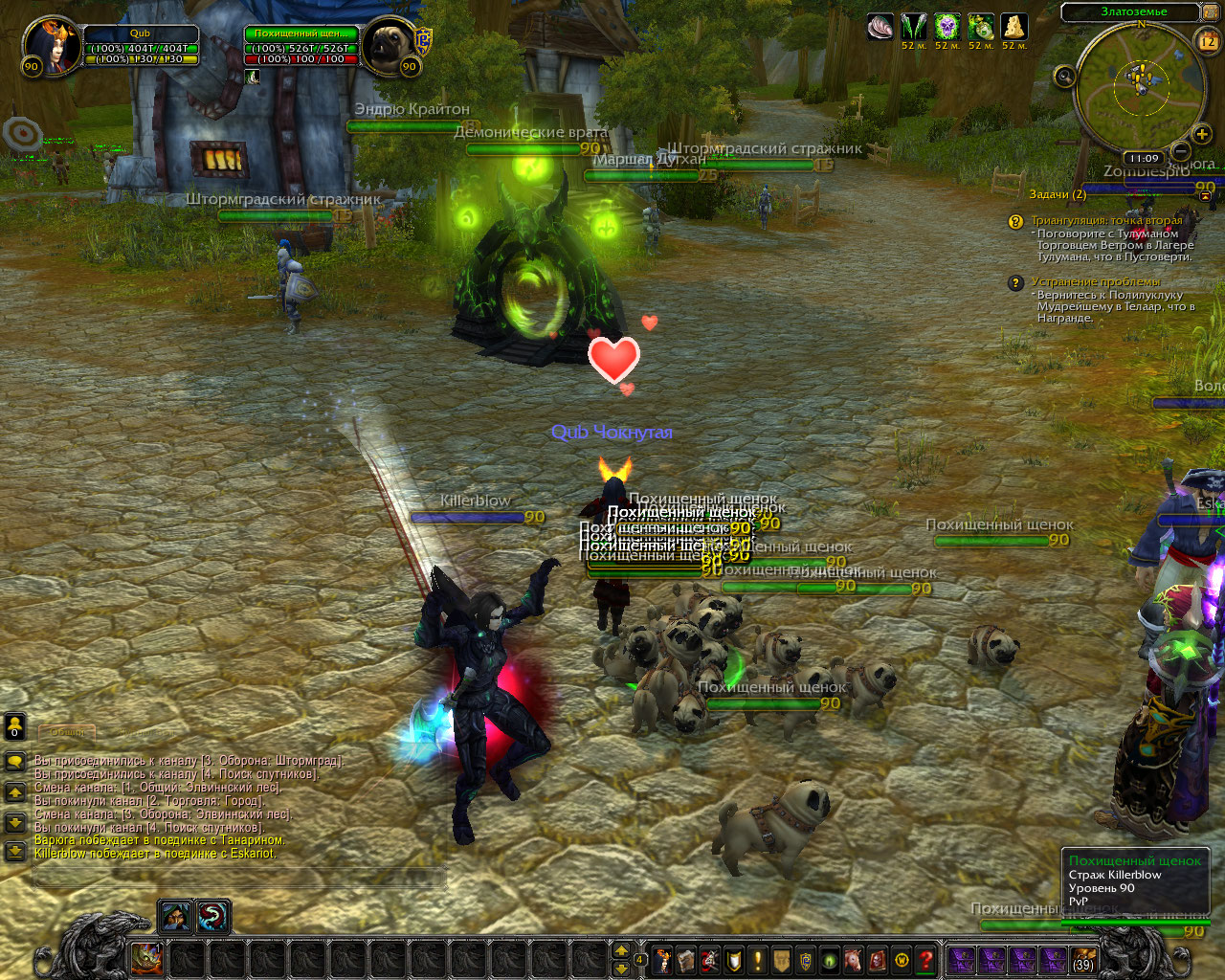The image size is (1225, 980).
Task: Click the cheese buff icon
Action: click(1014, 27)
